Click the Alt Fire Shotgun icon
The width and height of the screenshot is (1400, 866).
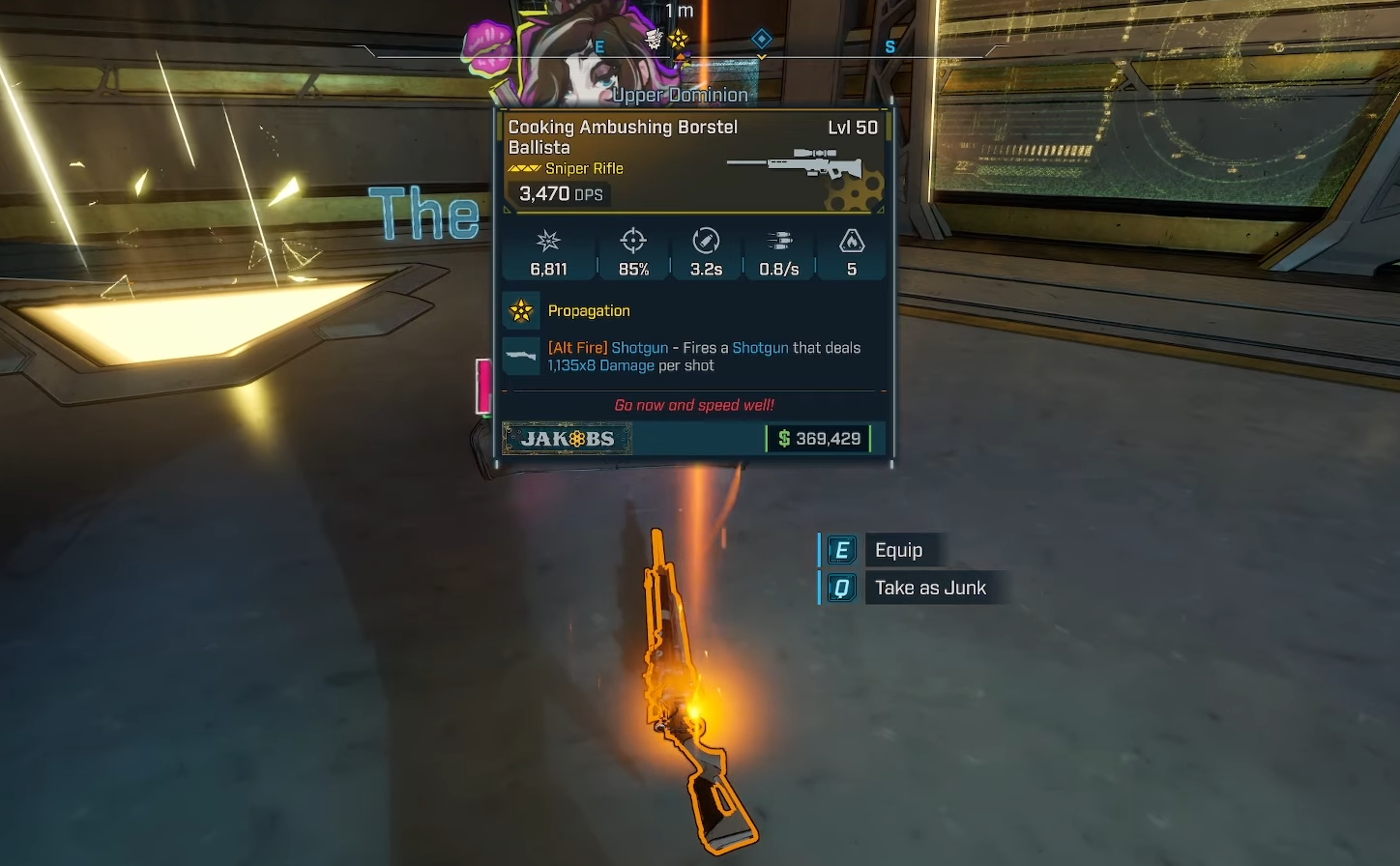click(521, 356)
